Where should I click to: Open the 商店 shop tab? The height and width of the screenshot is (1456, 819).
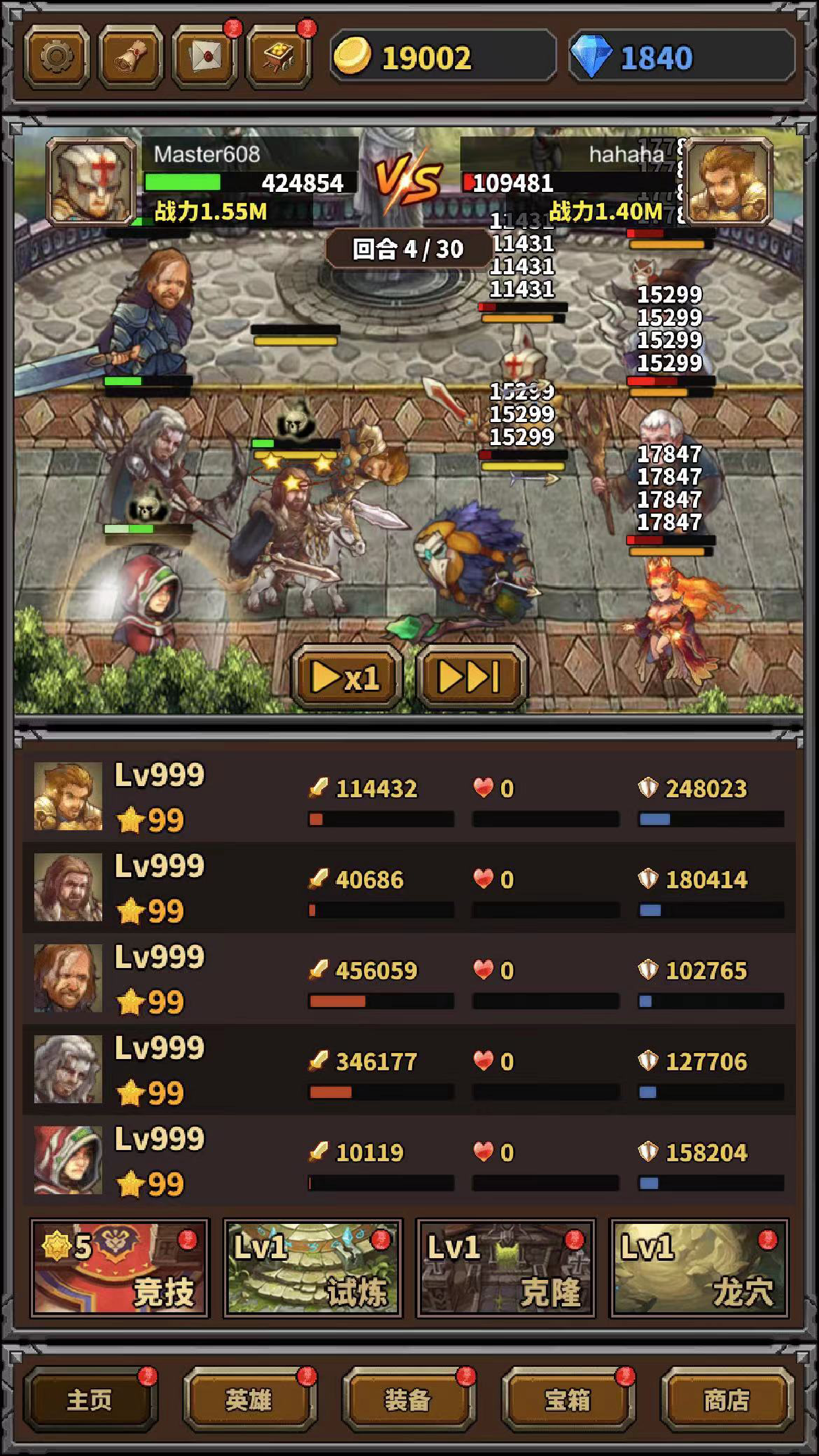727,1399
